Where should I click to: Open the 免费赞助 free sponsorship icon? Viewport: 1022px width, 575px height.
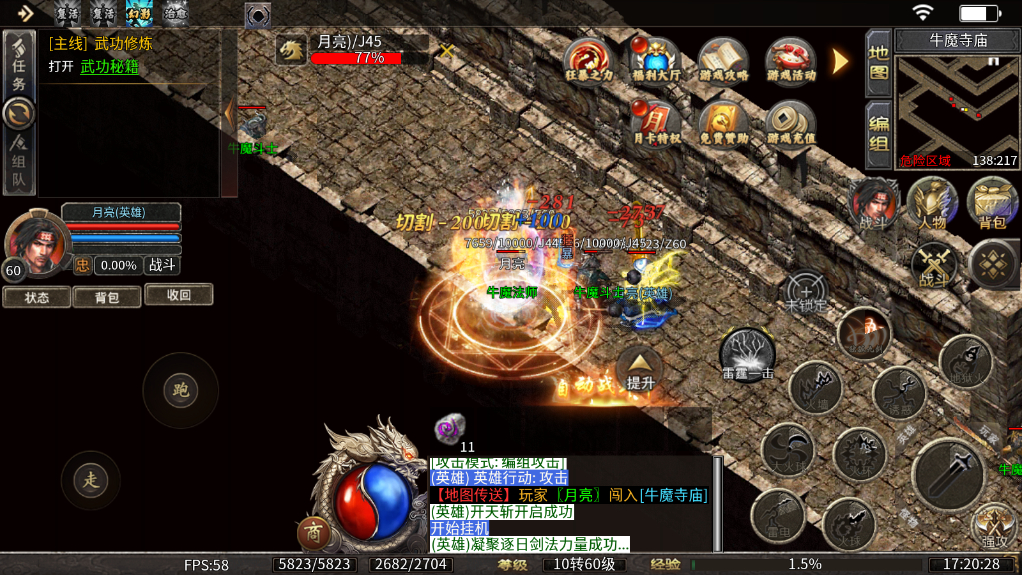[x=723, y=122]
